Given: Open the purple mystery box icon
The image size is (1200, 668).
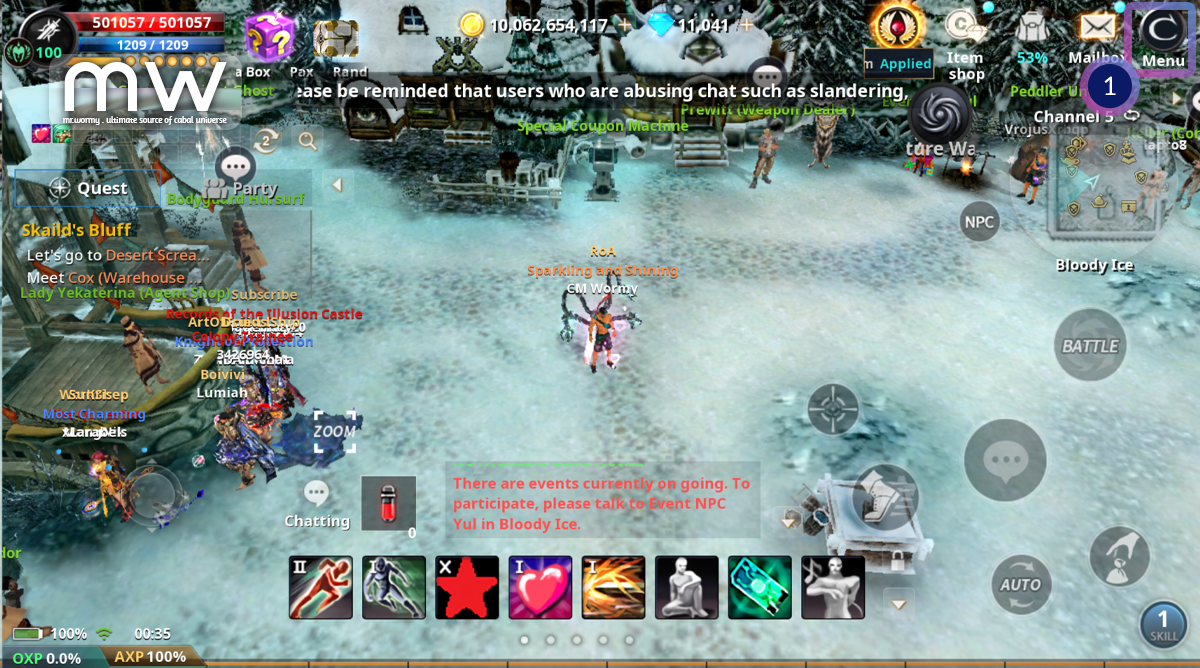Looking at the screenshot, I should [x=268, y=36].
